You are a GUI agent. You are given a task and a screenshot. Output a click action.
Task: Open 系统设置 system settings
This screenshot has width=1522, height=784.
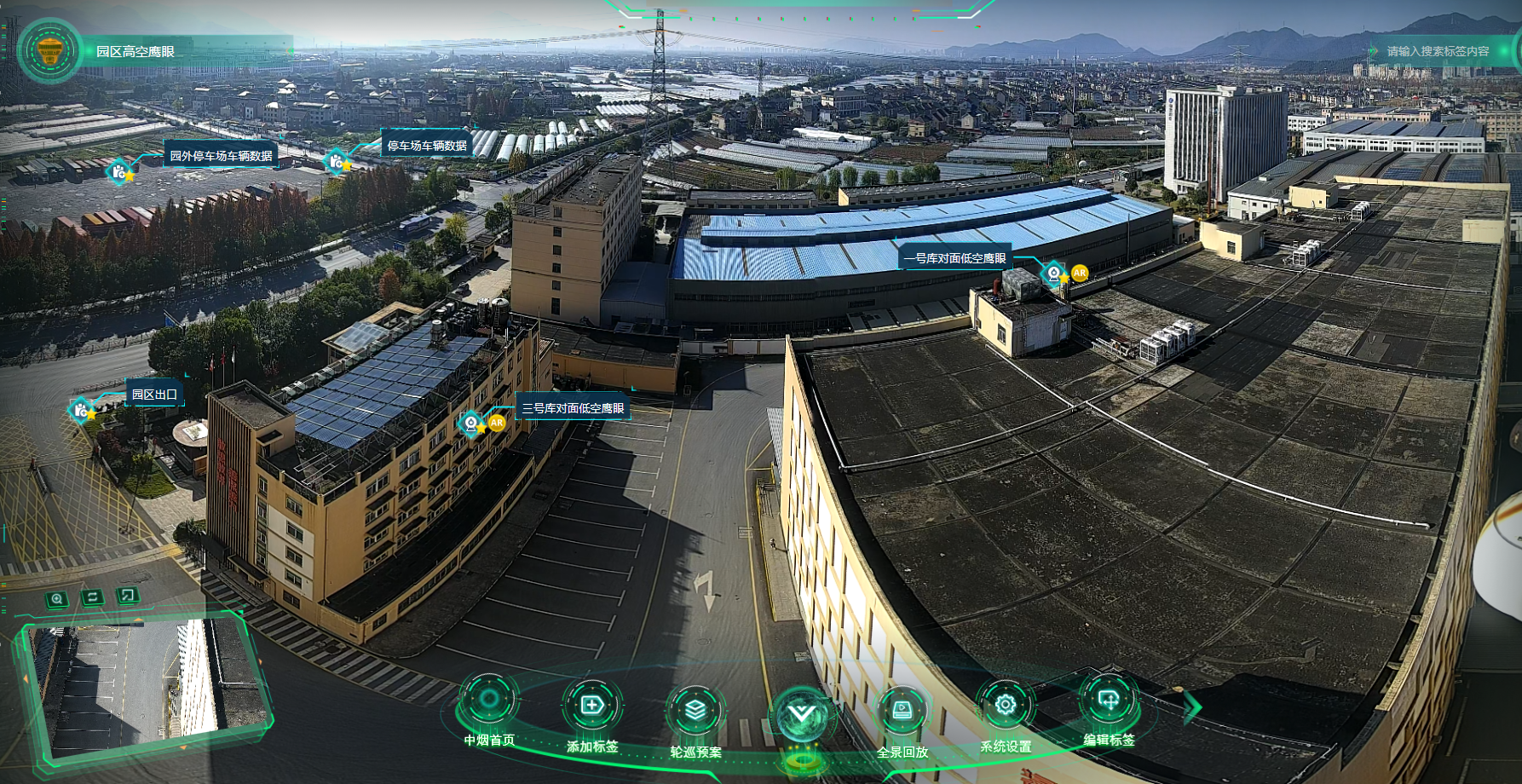[1006, 706]
